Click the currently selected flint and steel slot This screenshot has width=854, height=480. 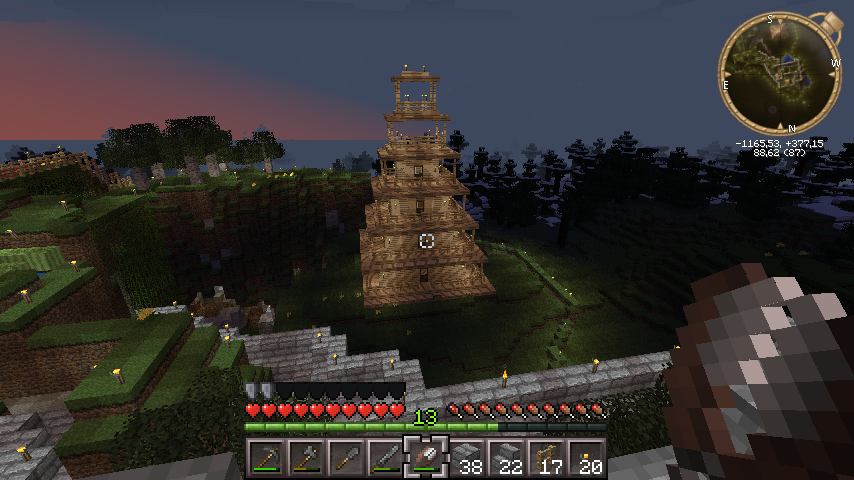(426, 458)
